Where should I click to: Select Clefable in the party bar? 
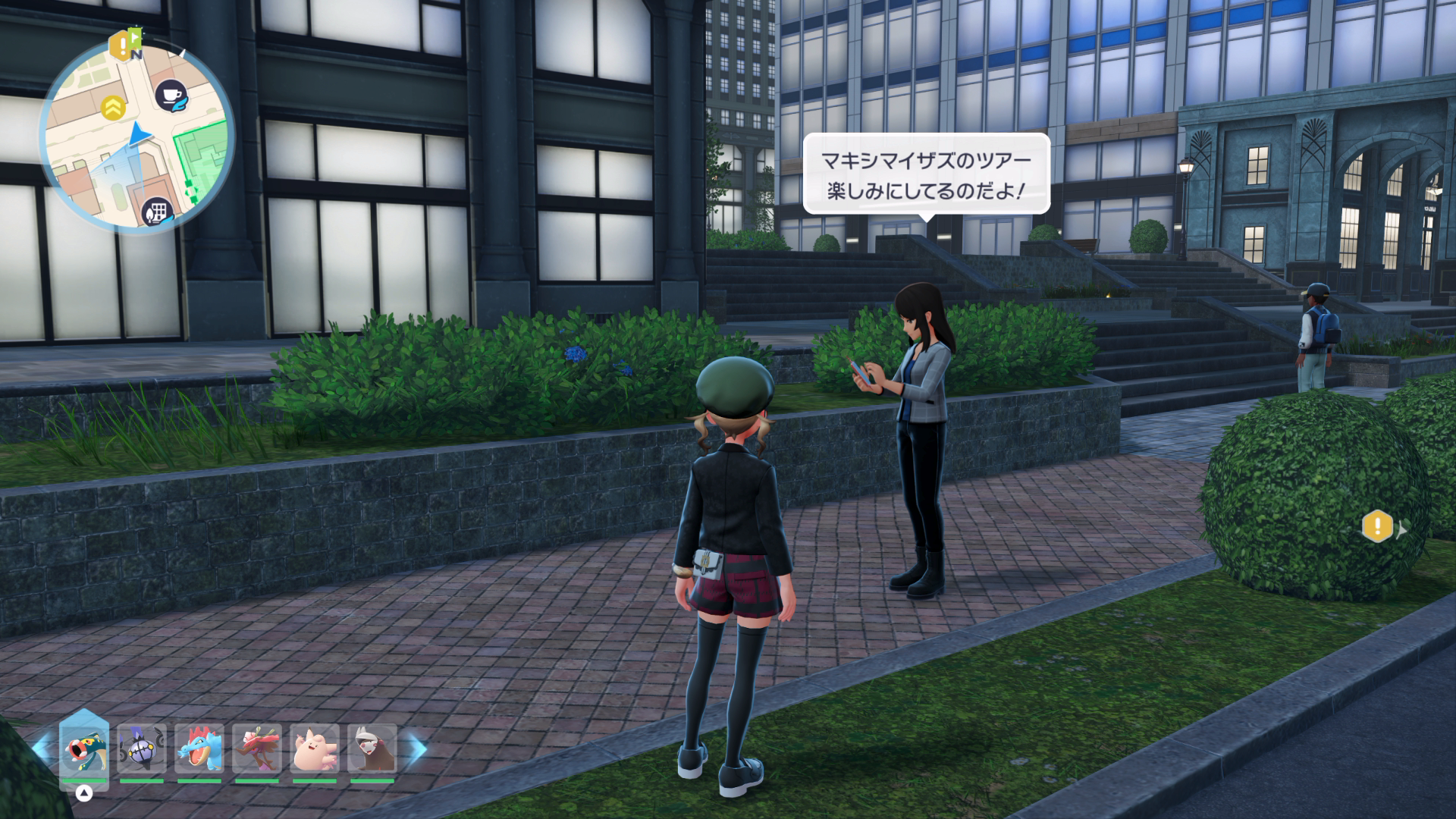coord(314,748)
